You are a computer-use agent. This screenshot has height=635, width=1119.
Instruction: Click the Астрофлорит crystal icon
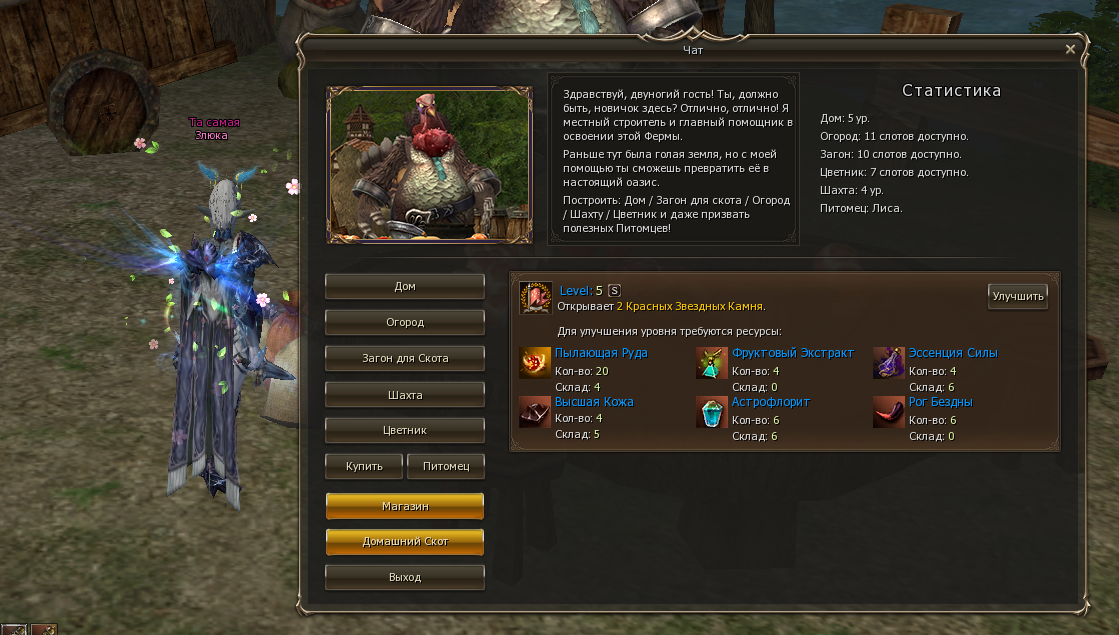712,412
